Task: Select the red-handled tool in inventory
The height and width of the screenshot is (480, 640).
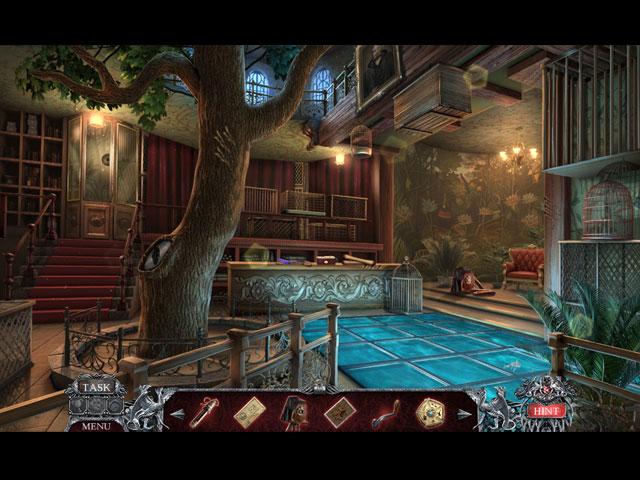Action: point(204,410)
